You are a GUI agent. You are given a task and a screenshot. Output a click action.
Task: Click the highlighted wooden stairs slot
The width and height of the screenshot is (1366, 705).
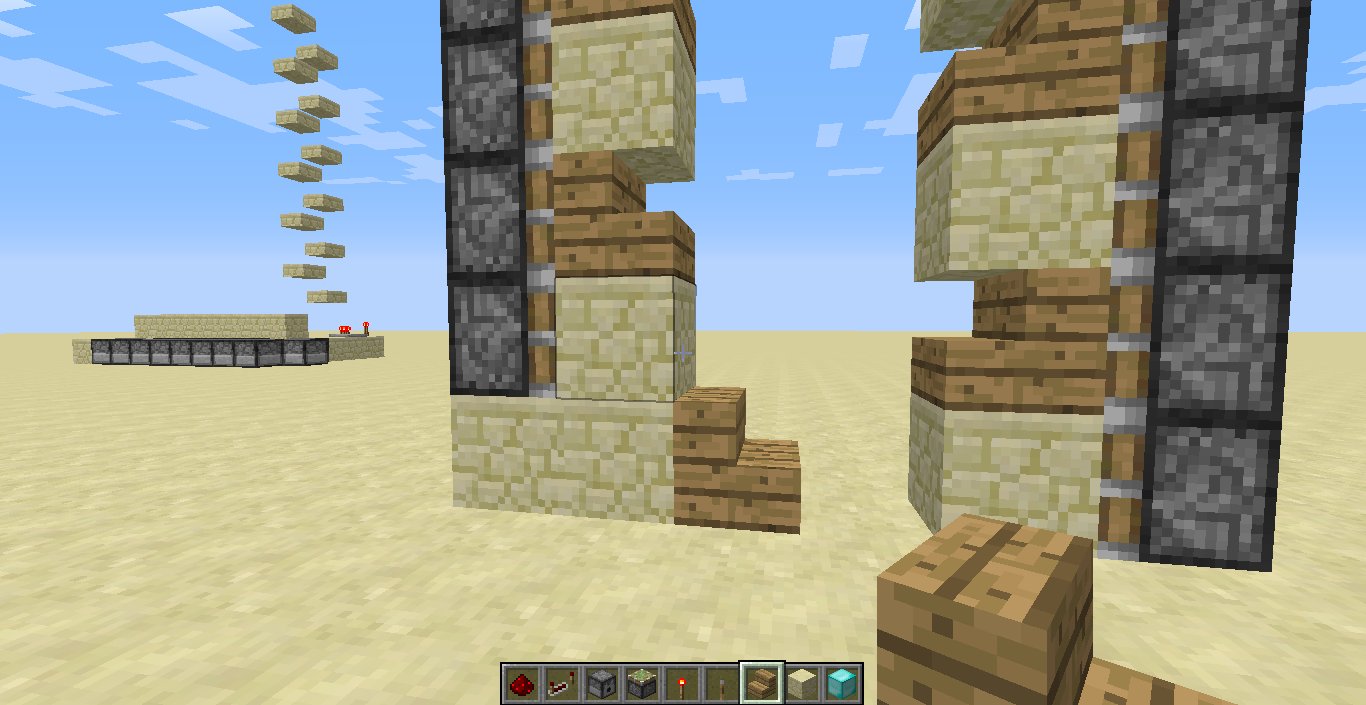[761, 684]
